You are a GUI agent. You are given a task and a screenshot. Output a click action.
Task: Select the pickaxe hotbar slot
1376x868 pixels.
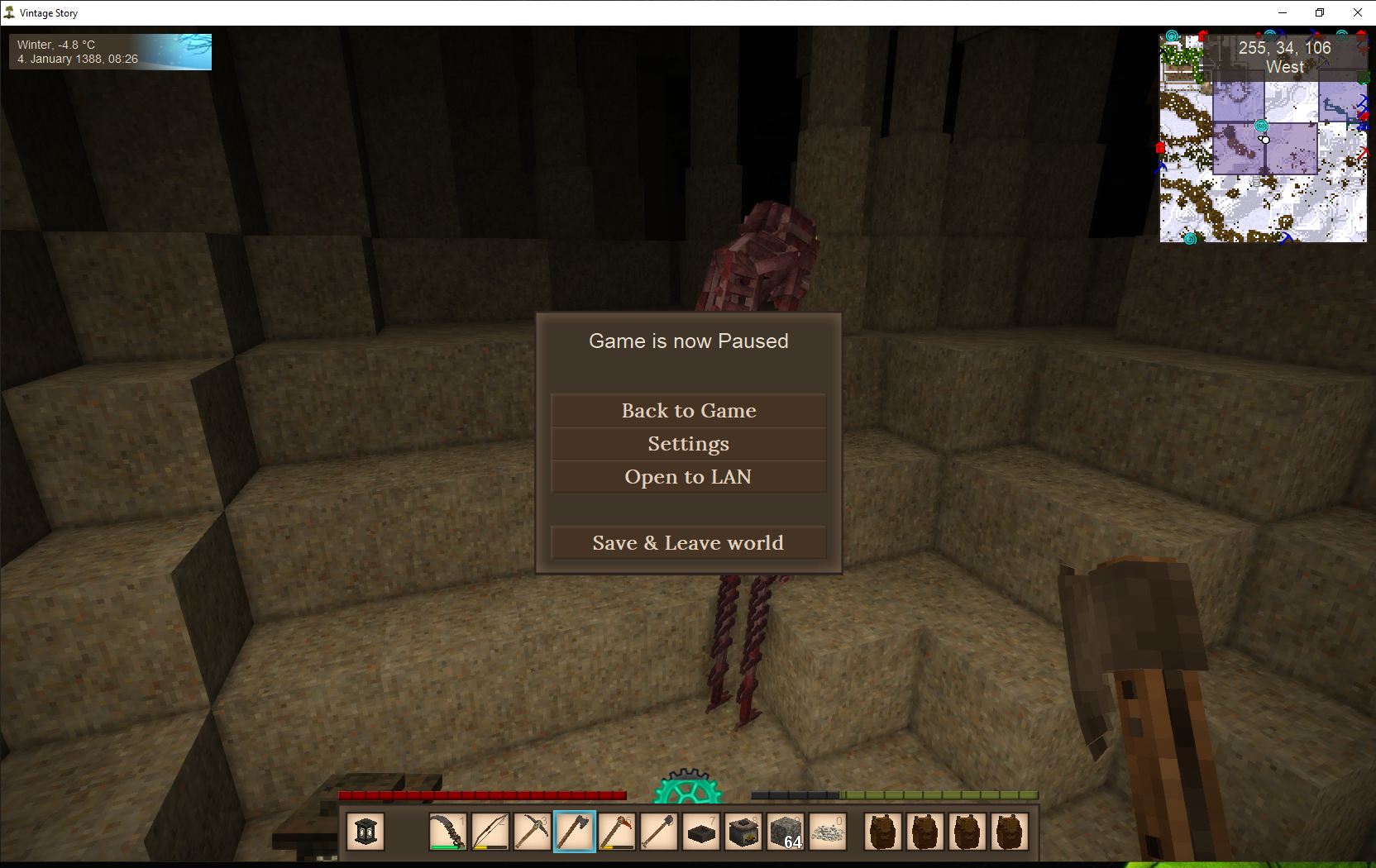[x=532, y=832]
